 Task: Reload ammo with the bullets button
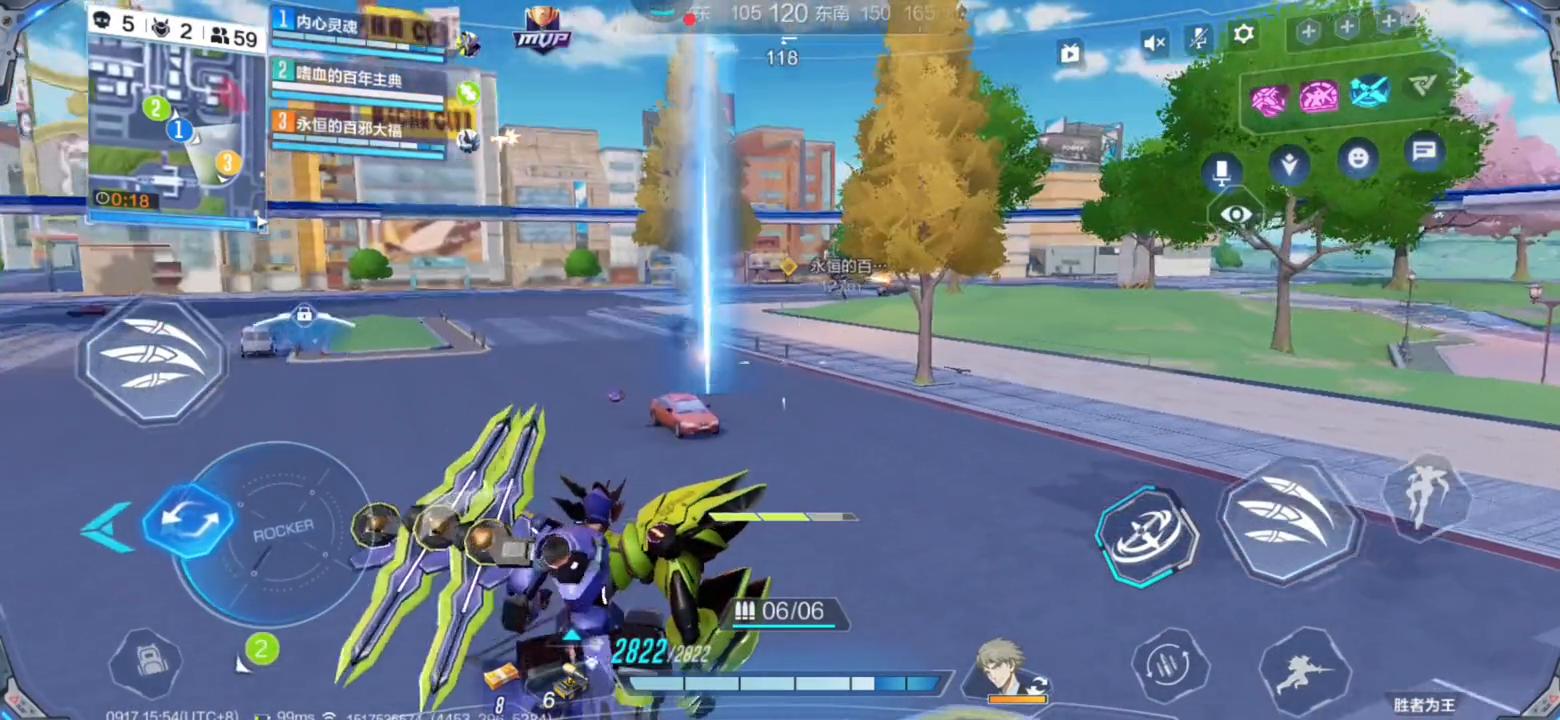click(1170, 665)
